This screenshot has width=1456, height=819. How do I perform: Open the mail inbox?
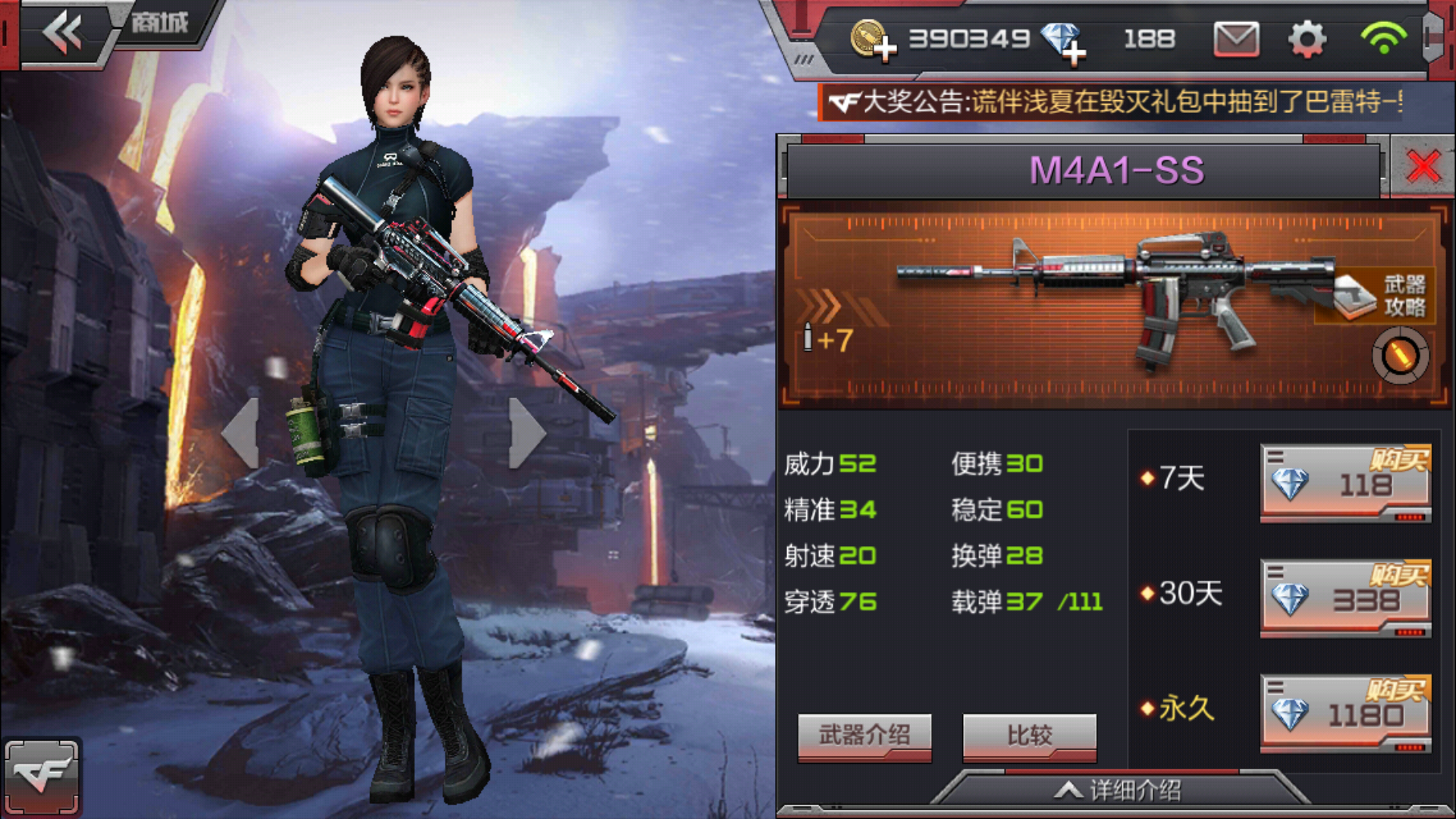tap(1236, 39)
